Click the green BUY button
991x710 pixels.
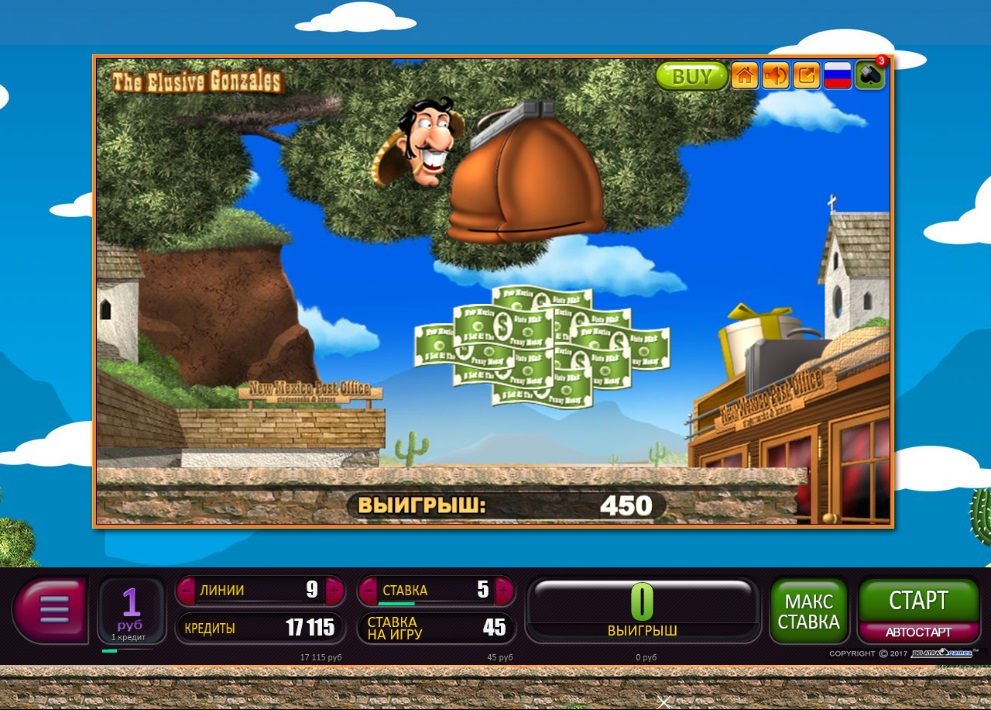click(691, 76)
